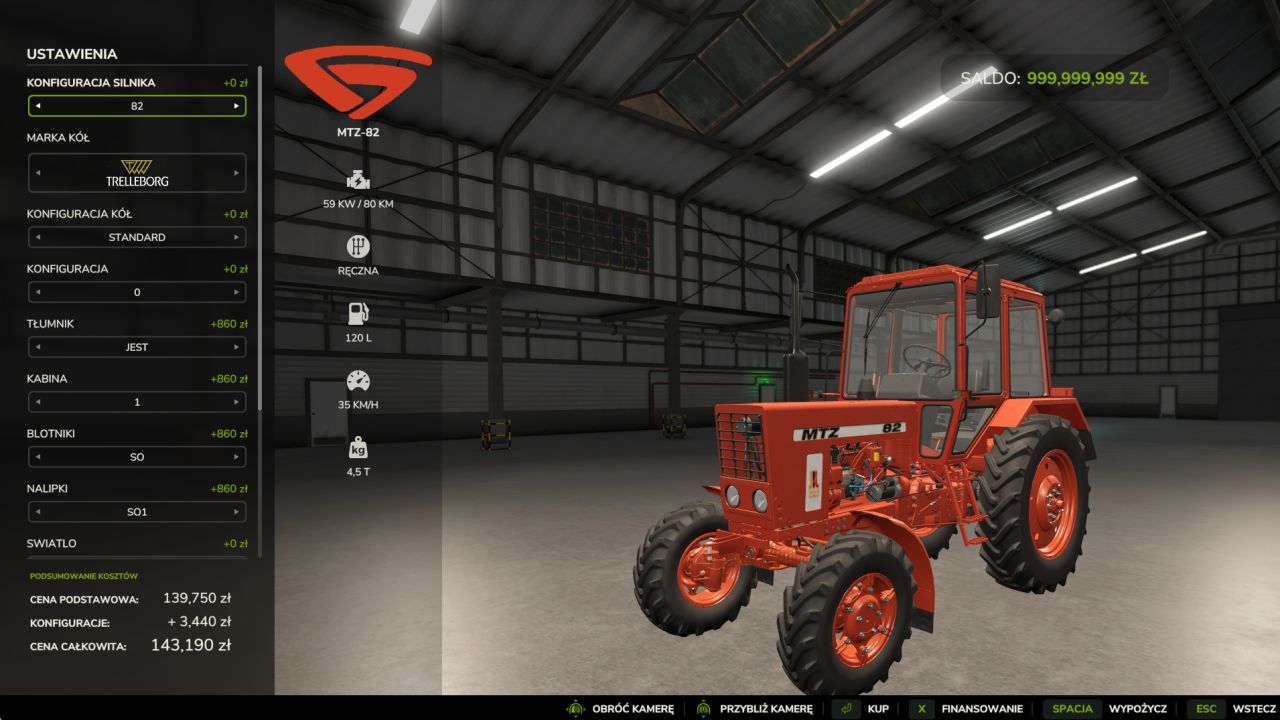Select next Kabina variant
This screenshot has height=720, width=1280.
237,403
